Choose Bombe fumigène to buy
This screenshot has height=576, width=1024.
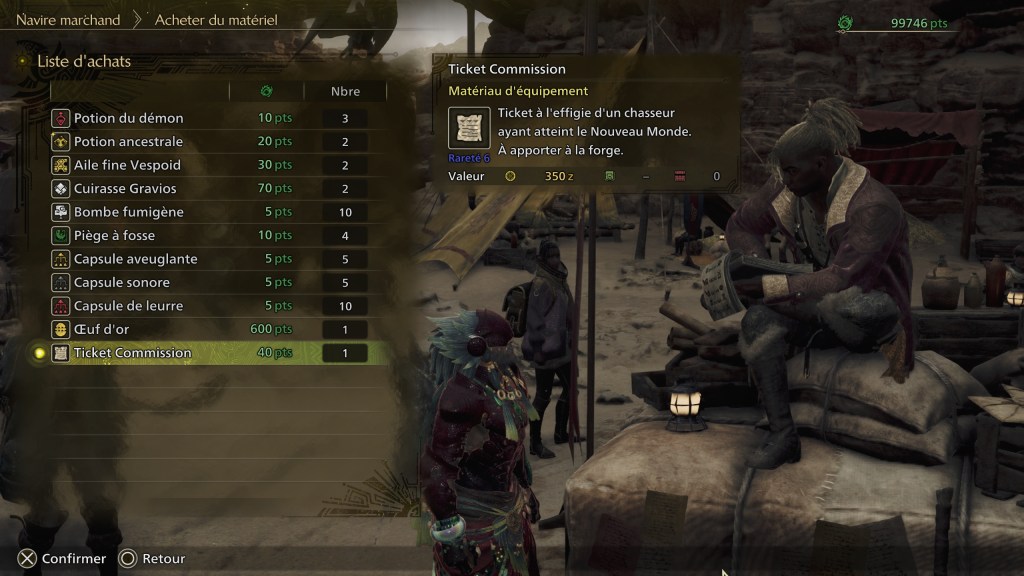(128, 212)
